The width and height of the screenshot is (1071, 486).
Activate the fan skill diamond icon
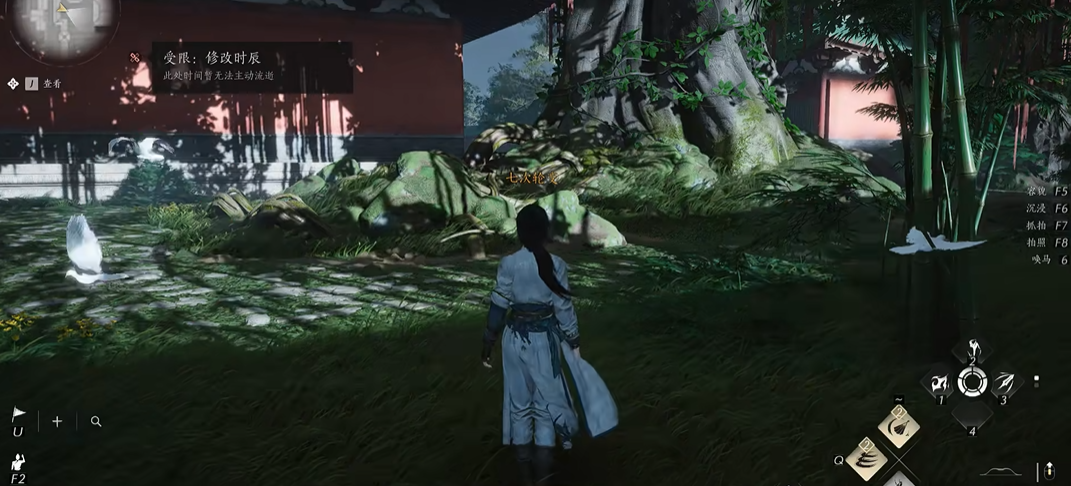click(x=898, y=427)
